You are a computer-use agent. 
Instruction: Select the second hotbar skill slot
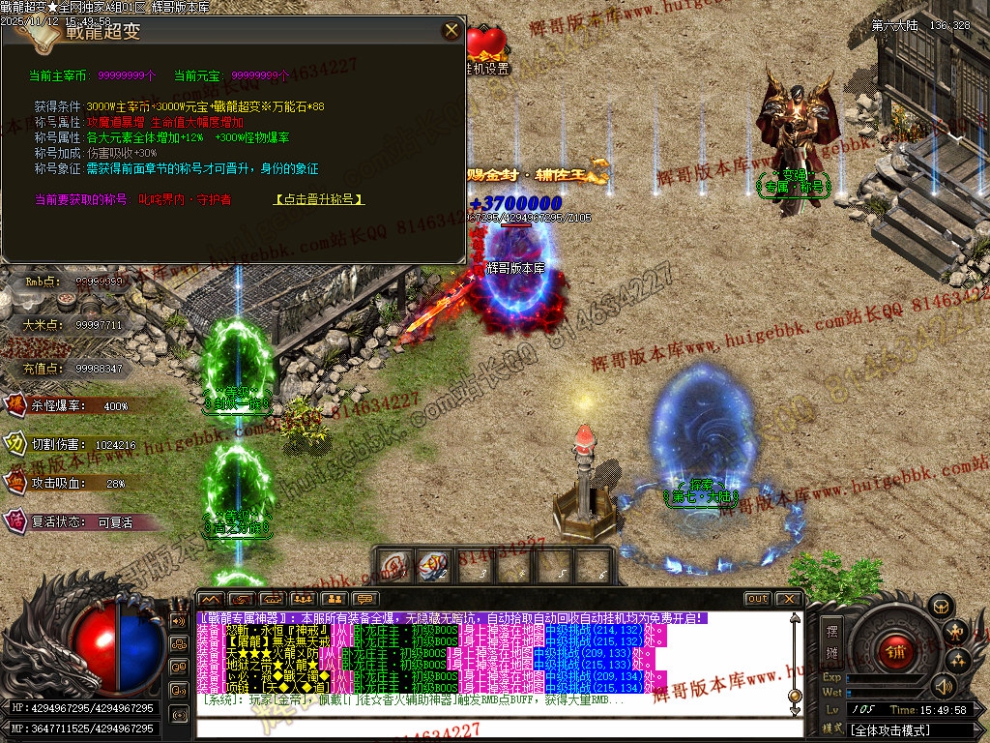click(433, 566)
